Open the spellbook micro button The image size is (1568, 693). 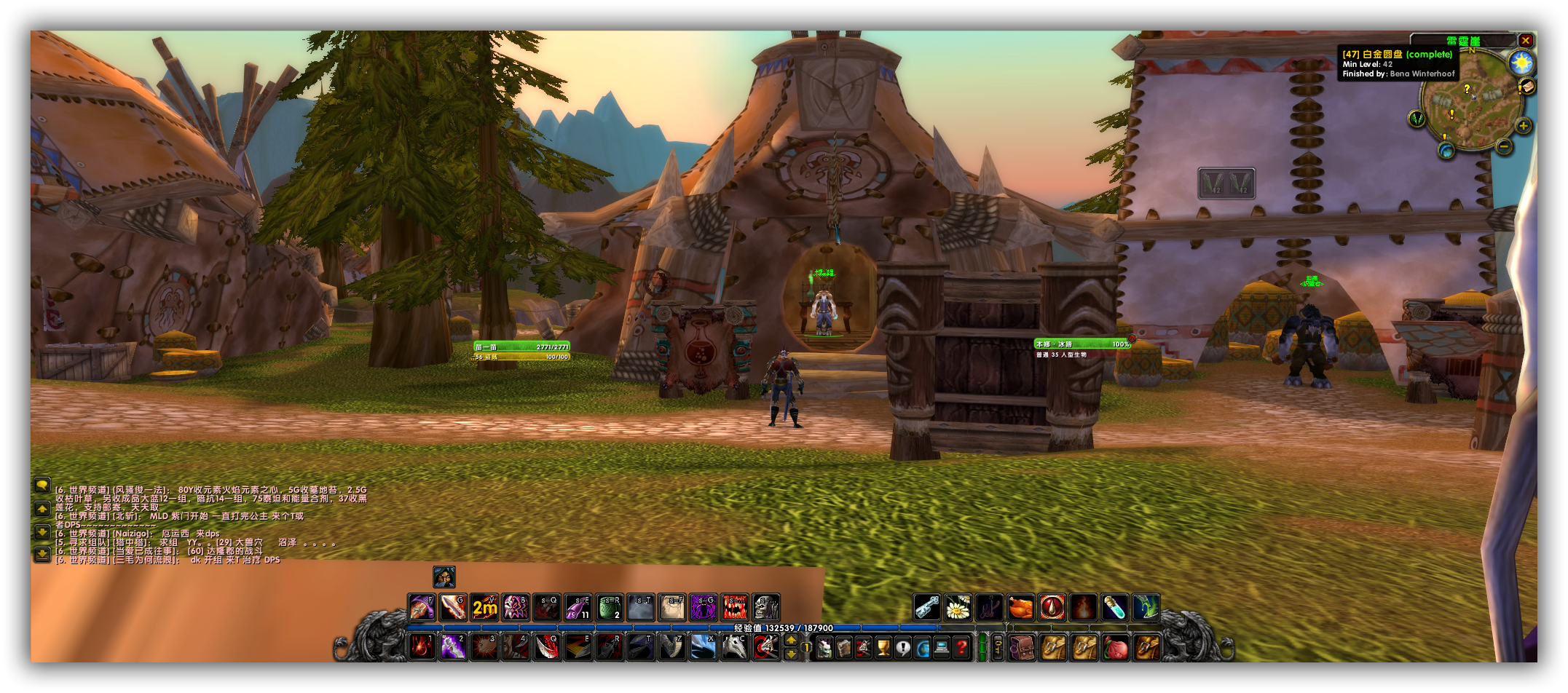click(843, 647)
